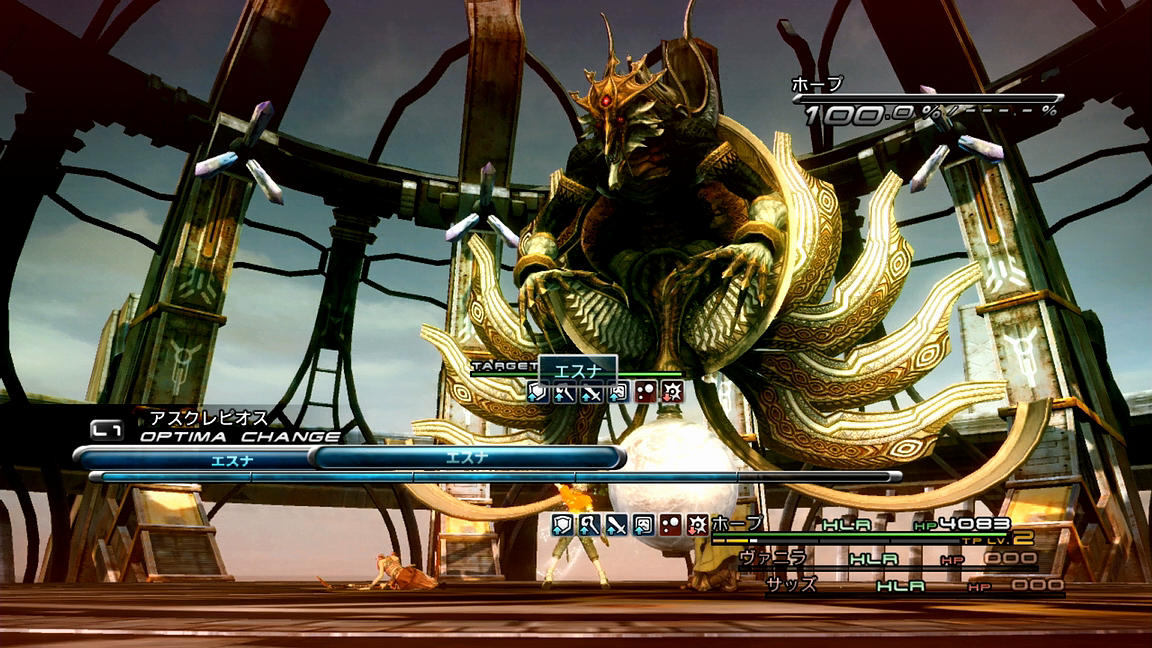
Task: Check the red dots debuff icon beside ホープ
Action: (671, 524)
